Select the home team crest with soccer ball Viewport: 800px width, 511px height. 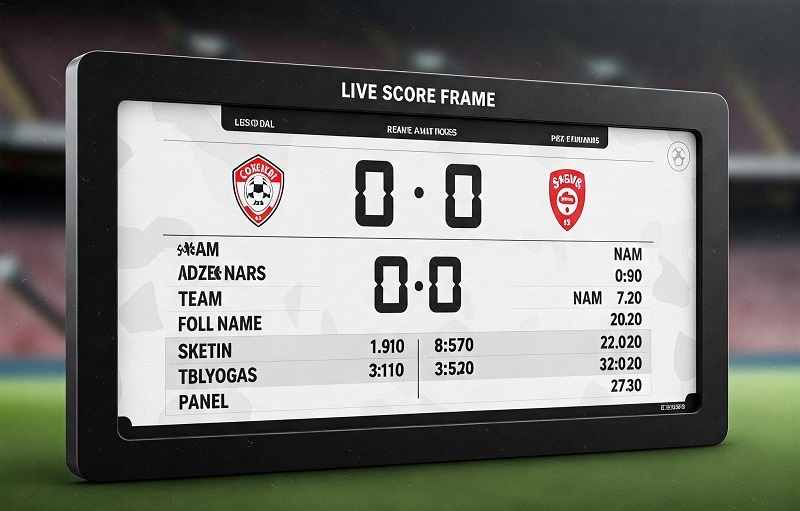(259, 190)
